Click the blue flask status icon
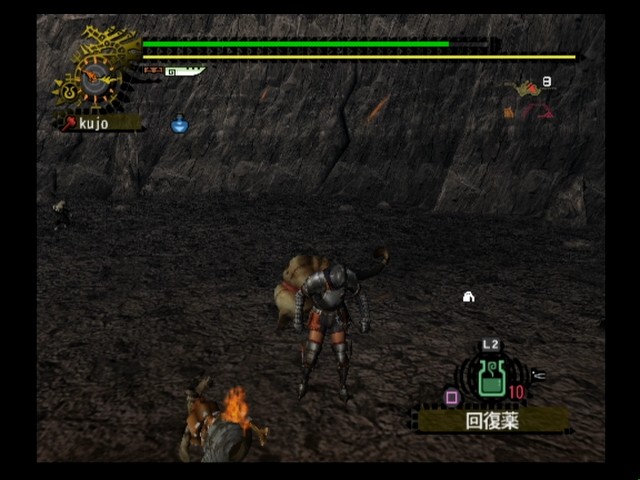640x480 pixels. point(179,124)
